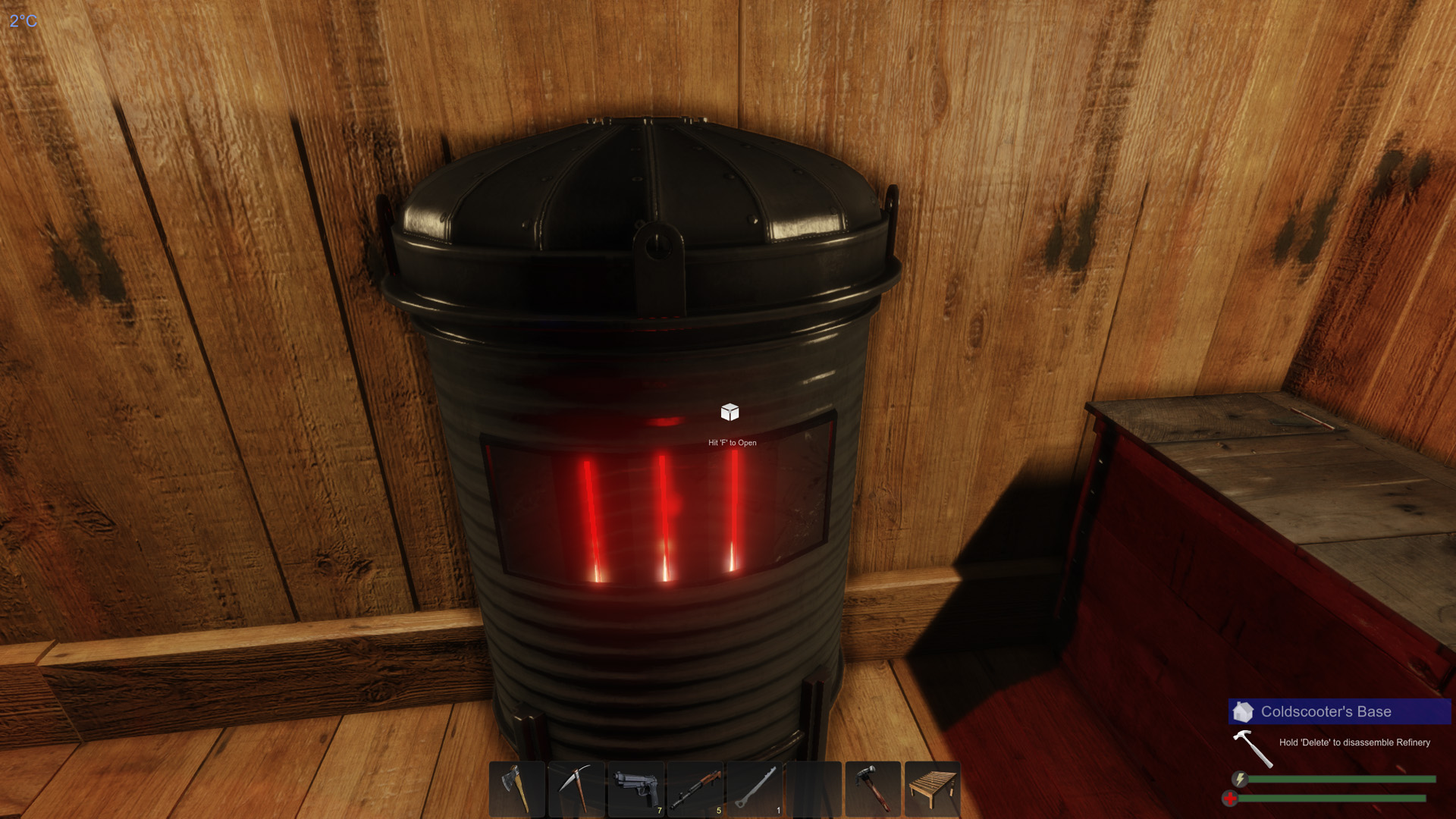1456x819 pixels.
Task: Select the wooden bed frame hotbar item
Action: click(934, 789)
